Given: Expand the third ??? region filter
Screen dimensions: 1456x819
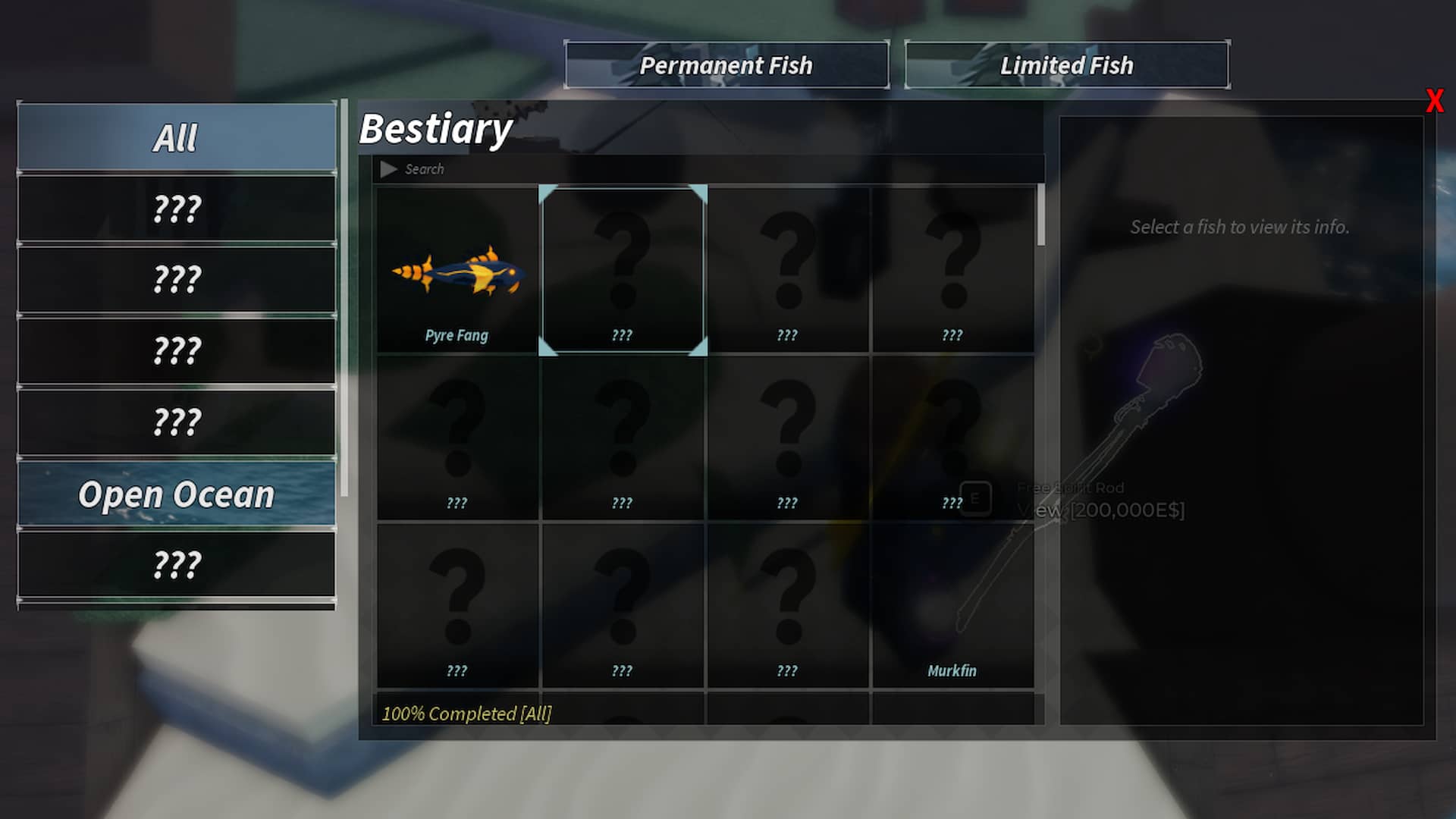Looking at the screenshot, I should [176, 349].
